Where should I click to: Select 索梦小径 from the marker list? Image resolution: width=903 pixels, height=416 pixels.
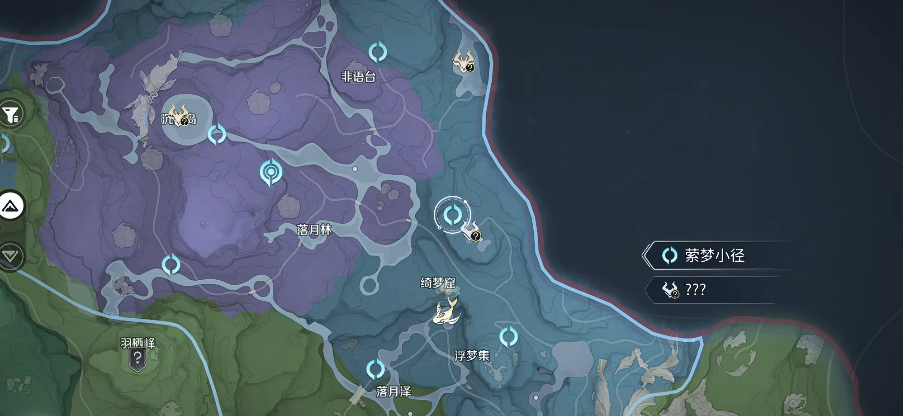[715, 256]
